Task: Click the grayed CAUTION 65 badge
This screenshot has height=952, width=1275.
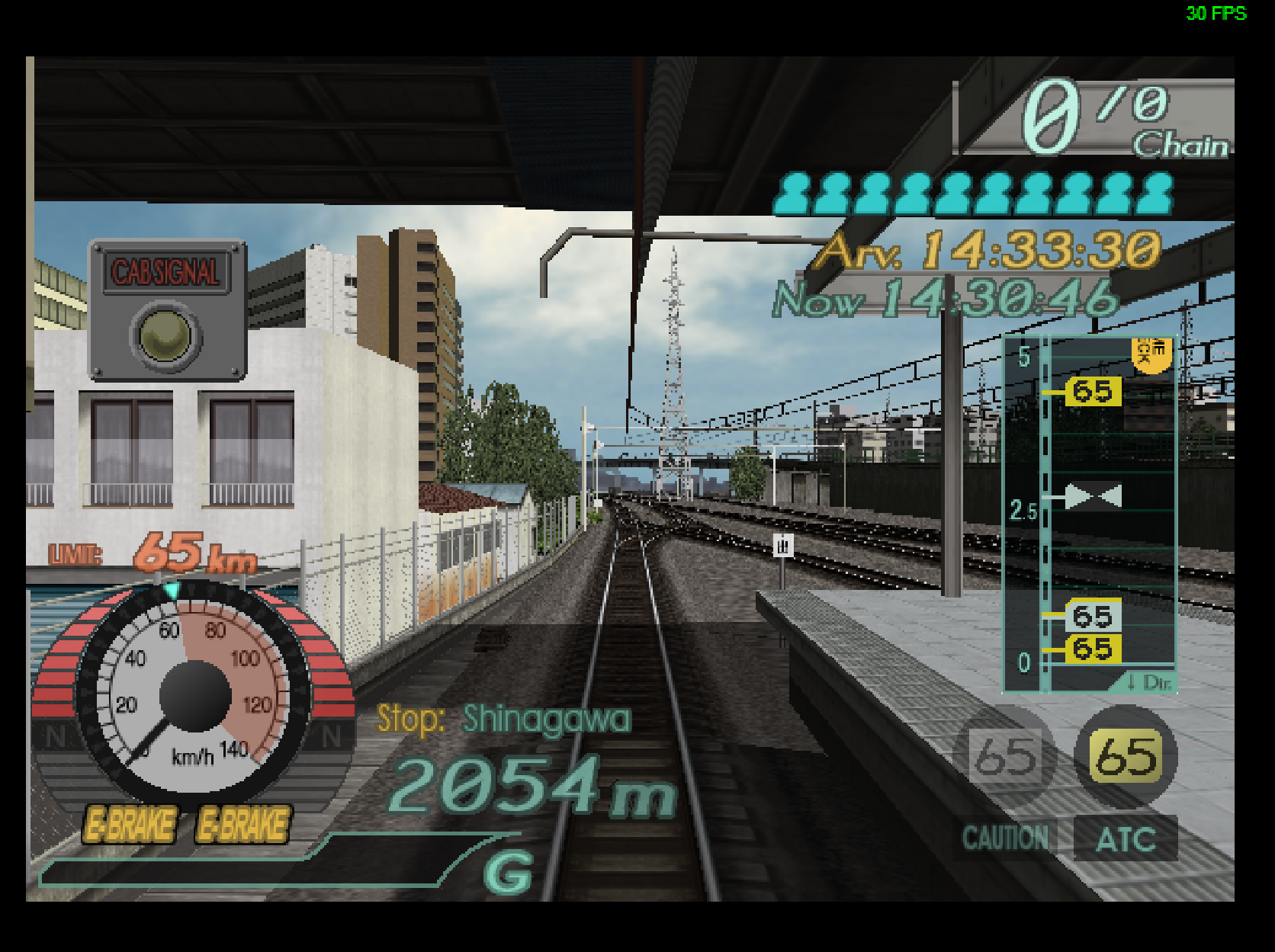Action: [x=1004, y=756]
